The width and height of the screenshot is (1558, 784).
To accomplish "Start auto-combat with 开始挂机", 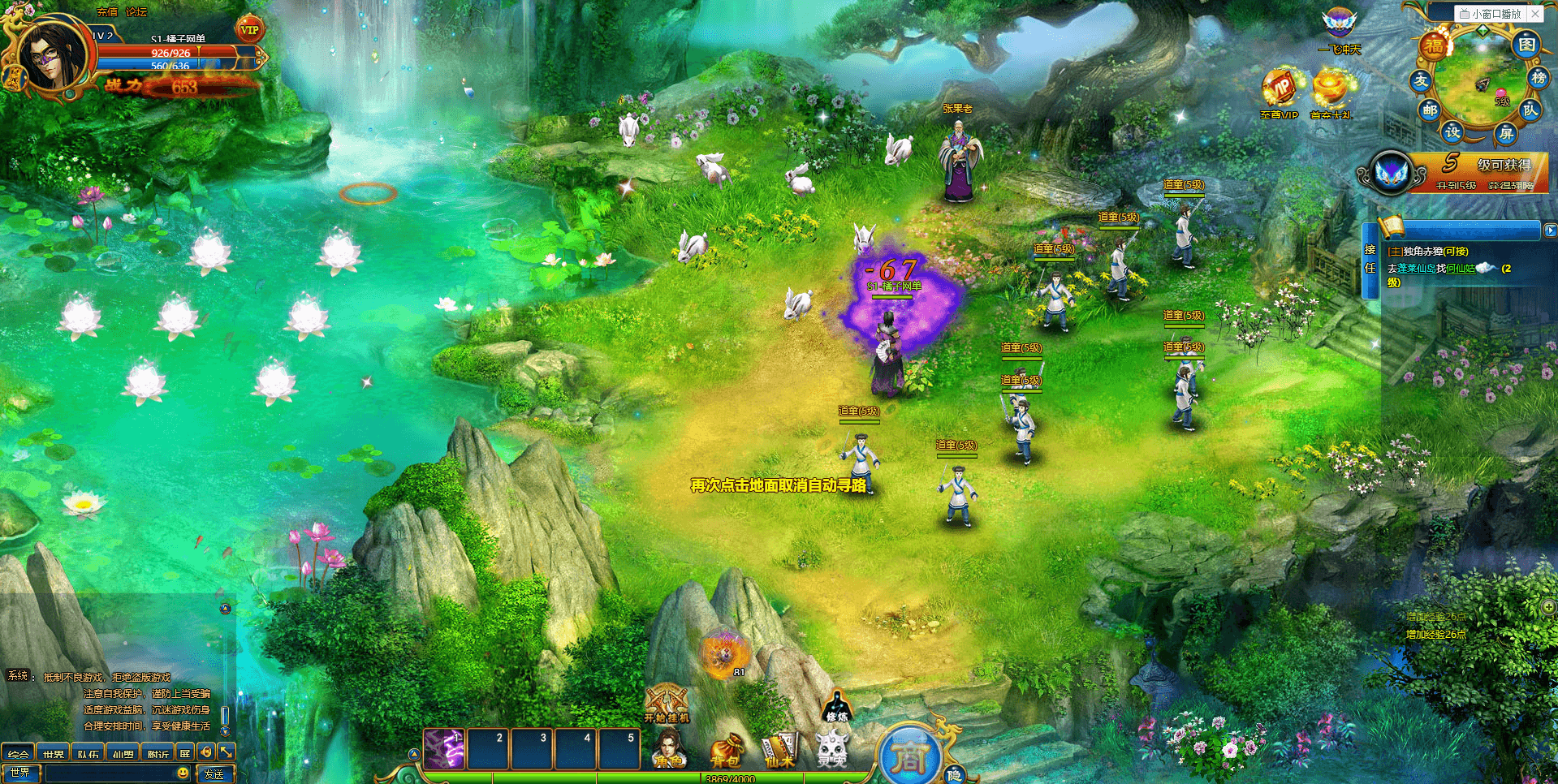I will pos(667,703).
